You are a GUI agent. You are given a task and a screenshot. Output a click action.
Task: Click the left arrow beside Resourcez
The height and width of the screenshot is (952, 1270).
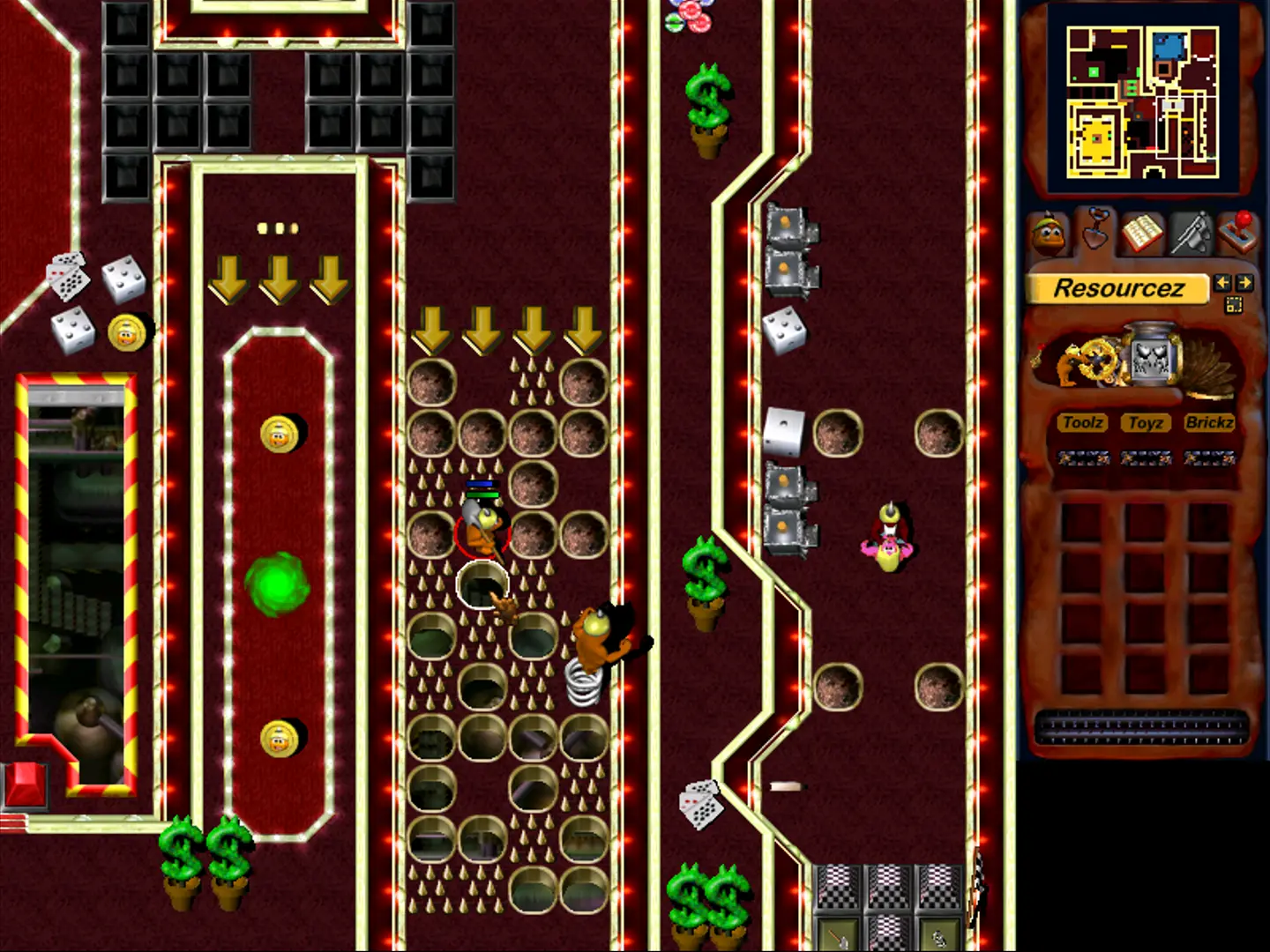pos(1222,283)
